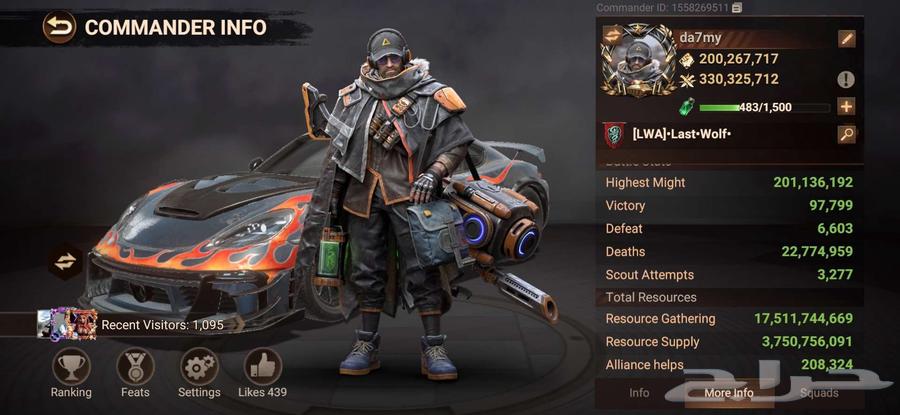Screen dimensions: 900x415
Task: Give a like with the thumbs-up button
Action: 263,368
